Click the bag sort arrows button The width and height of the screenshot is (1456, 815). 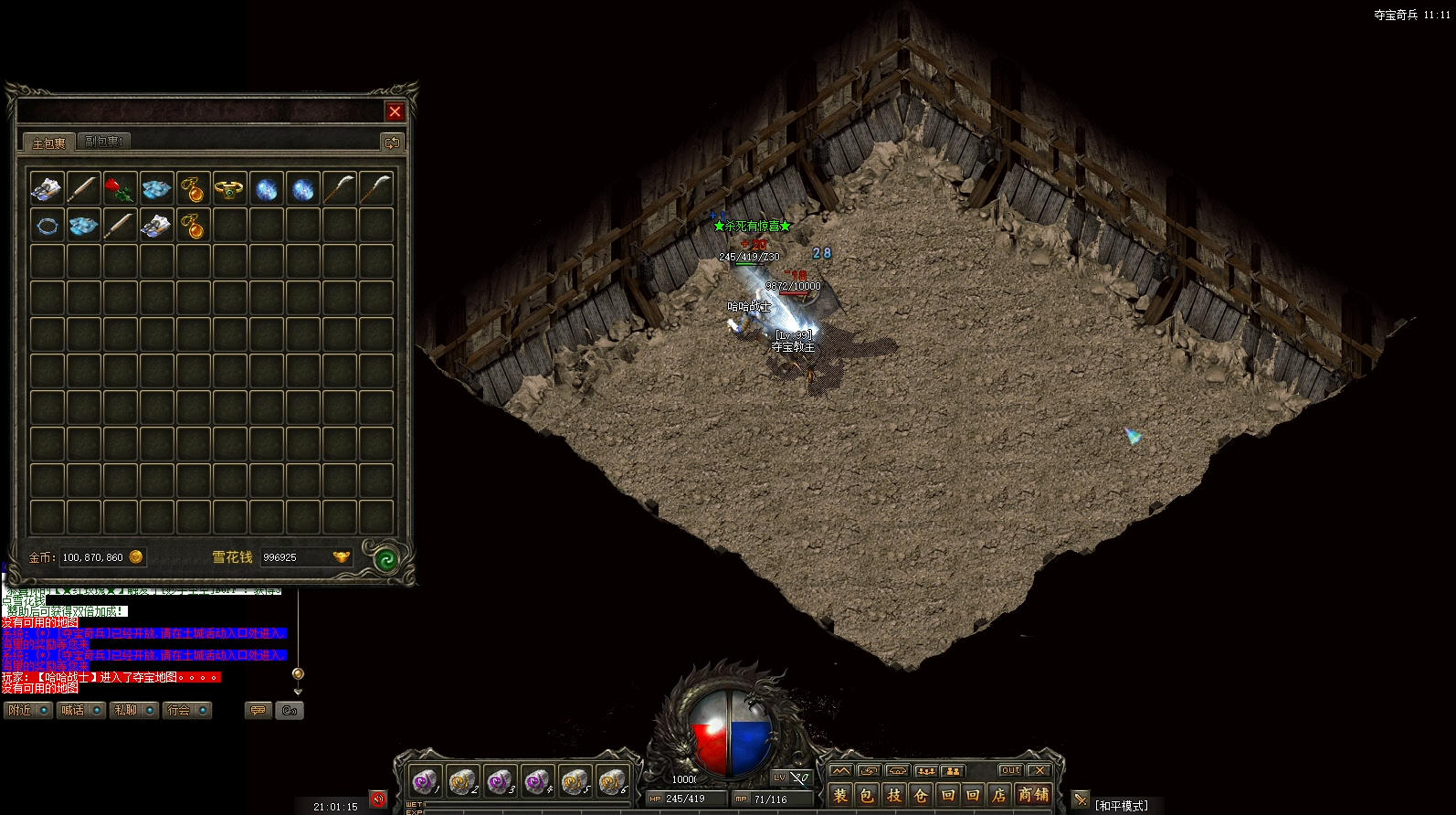click(x=393, y=143)
